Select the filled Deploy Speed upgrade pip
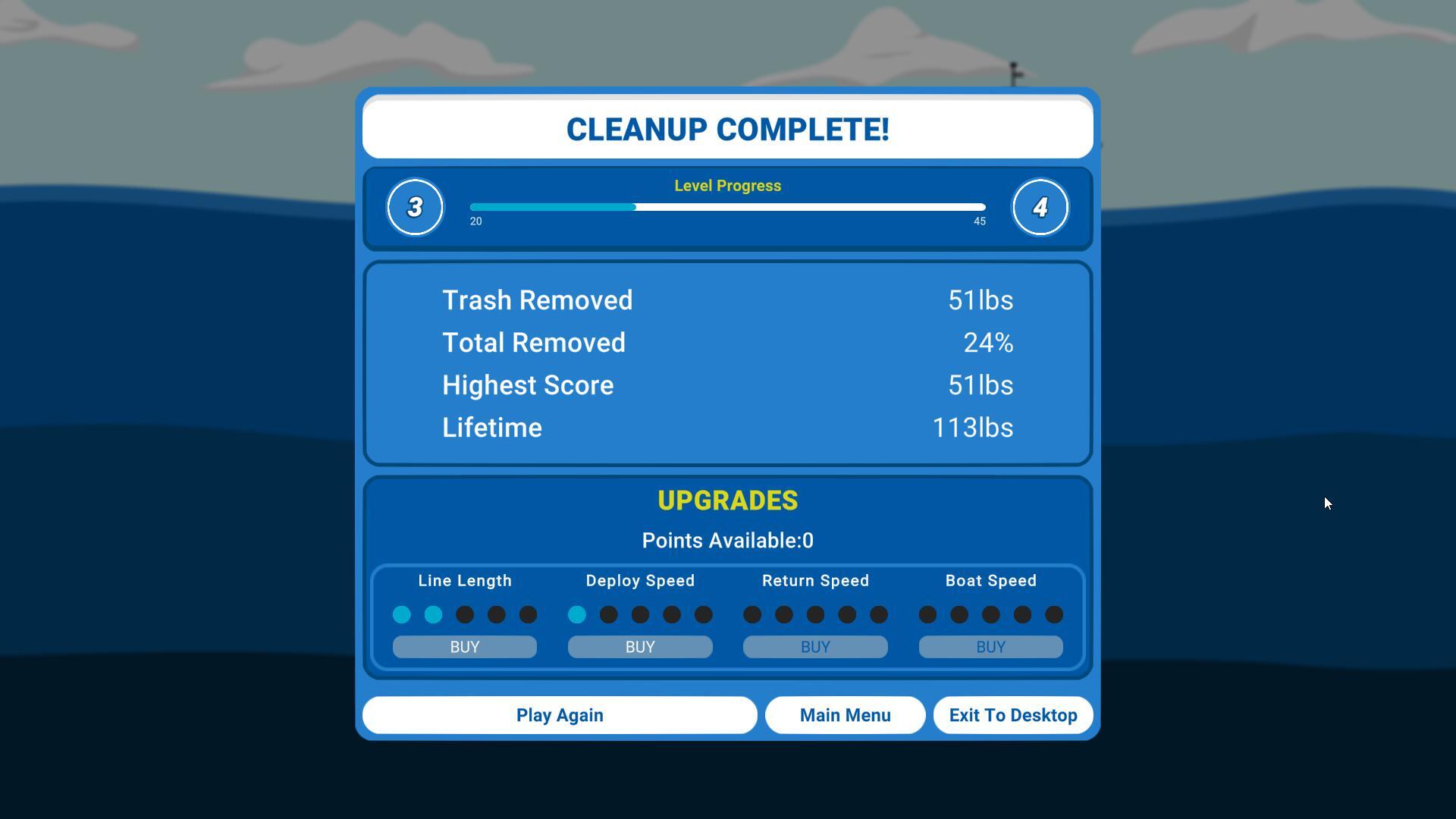Screen dimensions: 1456x819 (x=576, y=615)
